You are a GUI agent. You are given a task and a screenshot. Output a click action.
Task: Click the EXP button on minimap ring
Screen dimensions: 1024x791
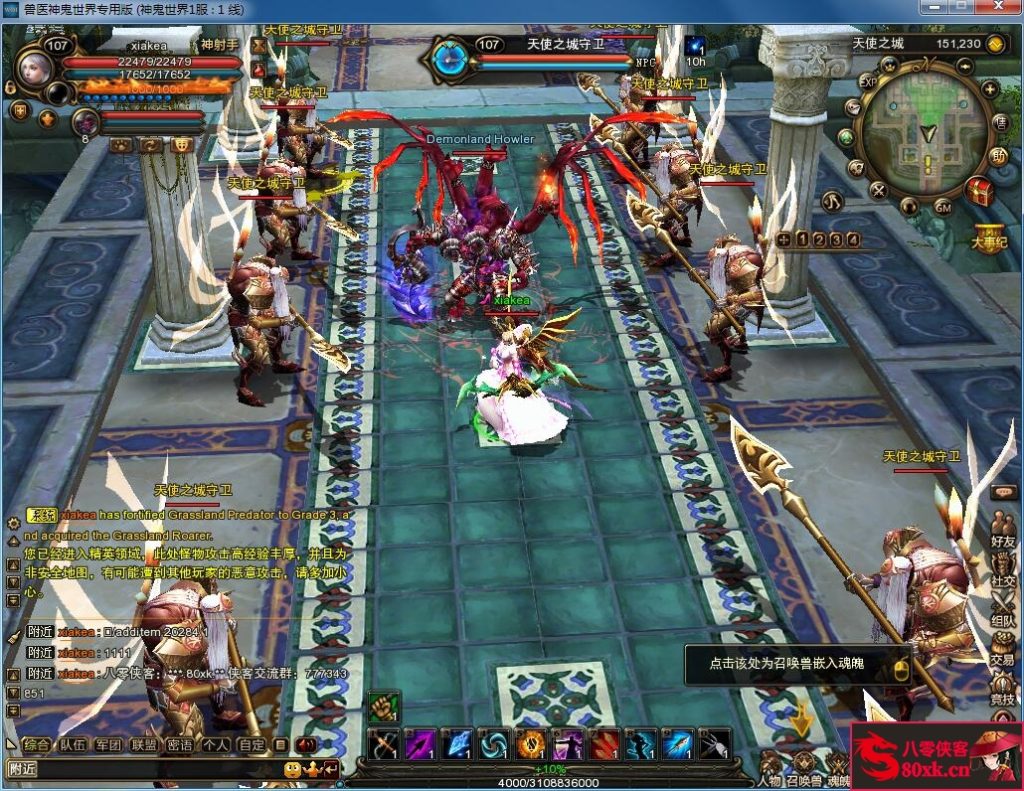click(868, 82)
